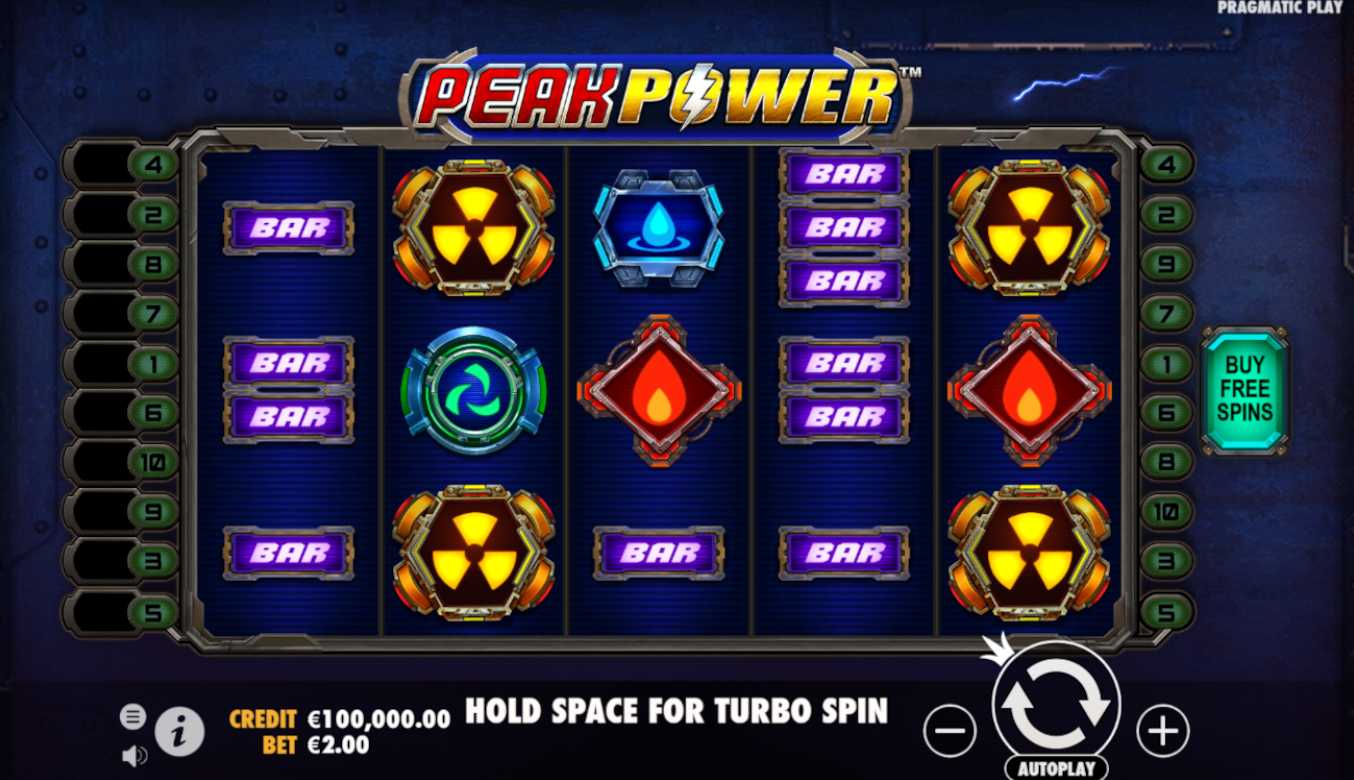This screenshot has height=780, width=1354.
Task: Open the hamburger settings menu
Action: 133,716
